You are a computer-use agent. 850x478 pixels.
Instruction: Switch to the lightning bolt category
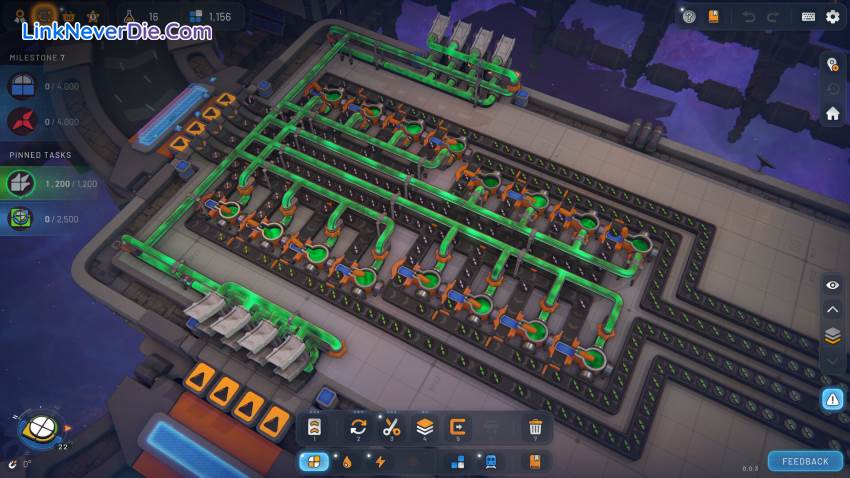(x=380, y=461)
